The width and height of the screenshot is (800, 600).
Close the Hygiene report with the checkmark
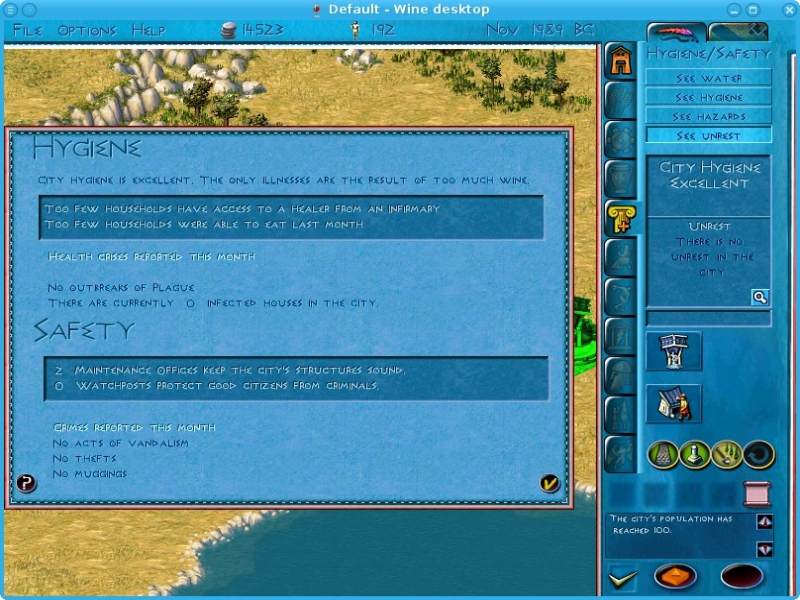click(x=549, y=484)
